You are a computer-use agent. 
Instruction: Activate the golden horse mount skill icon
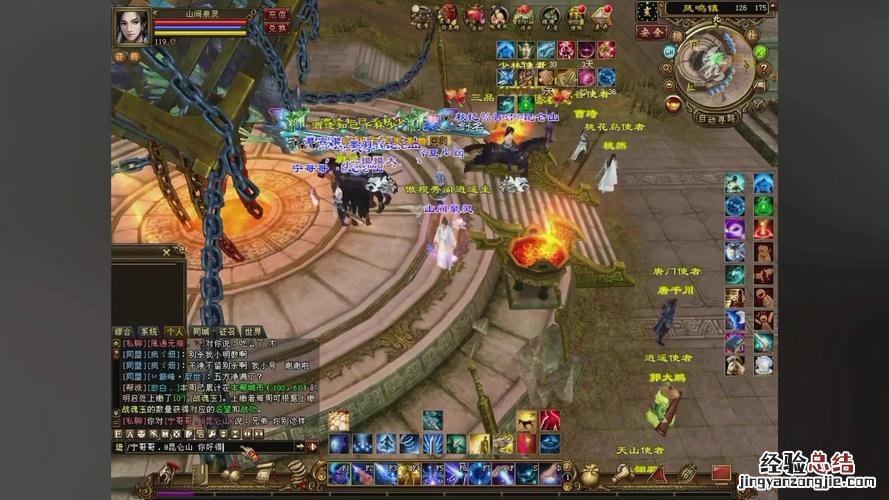click(527, 420)
